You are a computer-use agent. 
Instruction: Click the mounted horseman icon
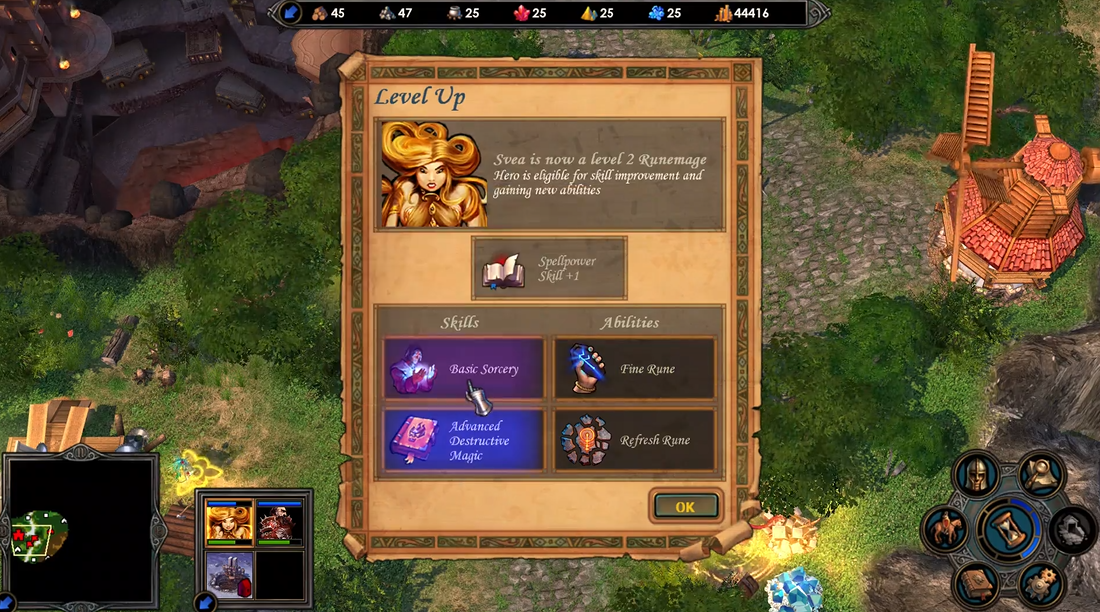point(945,528)
